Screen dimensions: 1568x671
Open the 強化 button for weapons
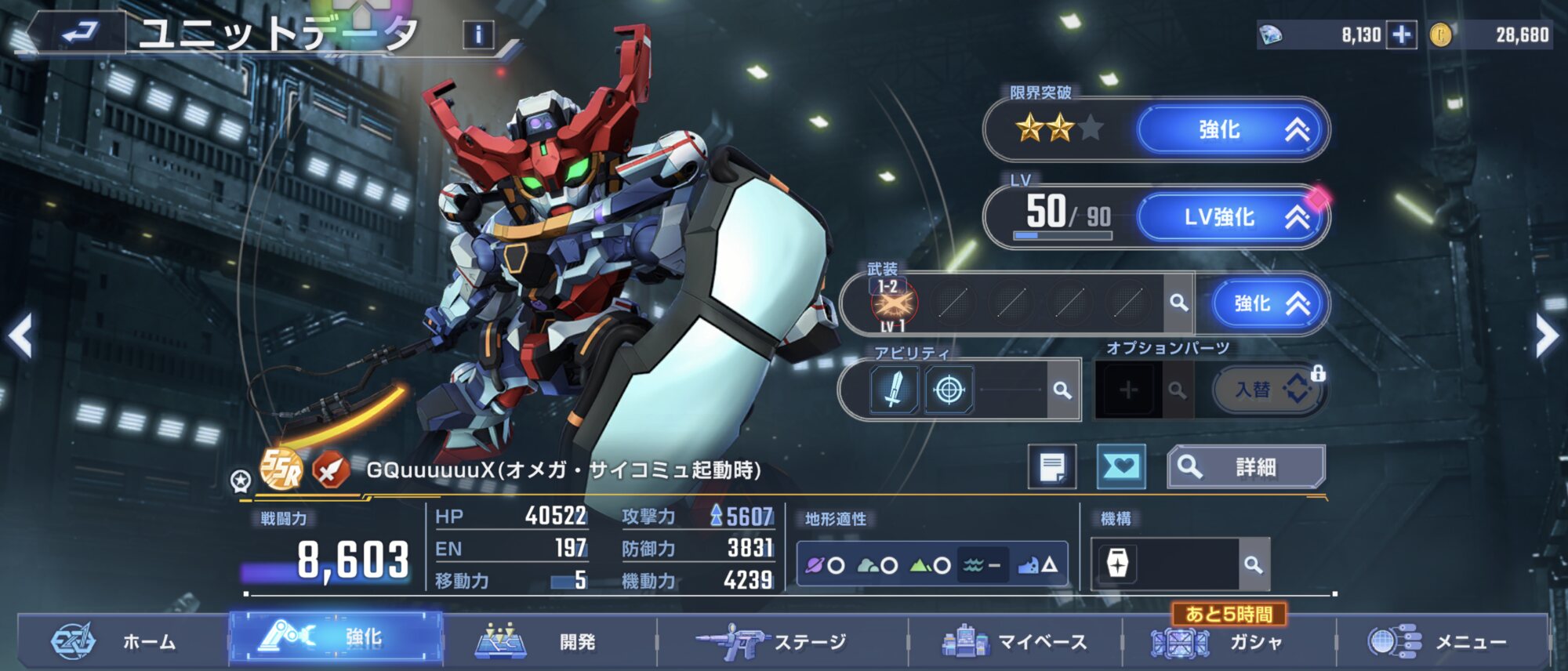point(1269,304)
